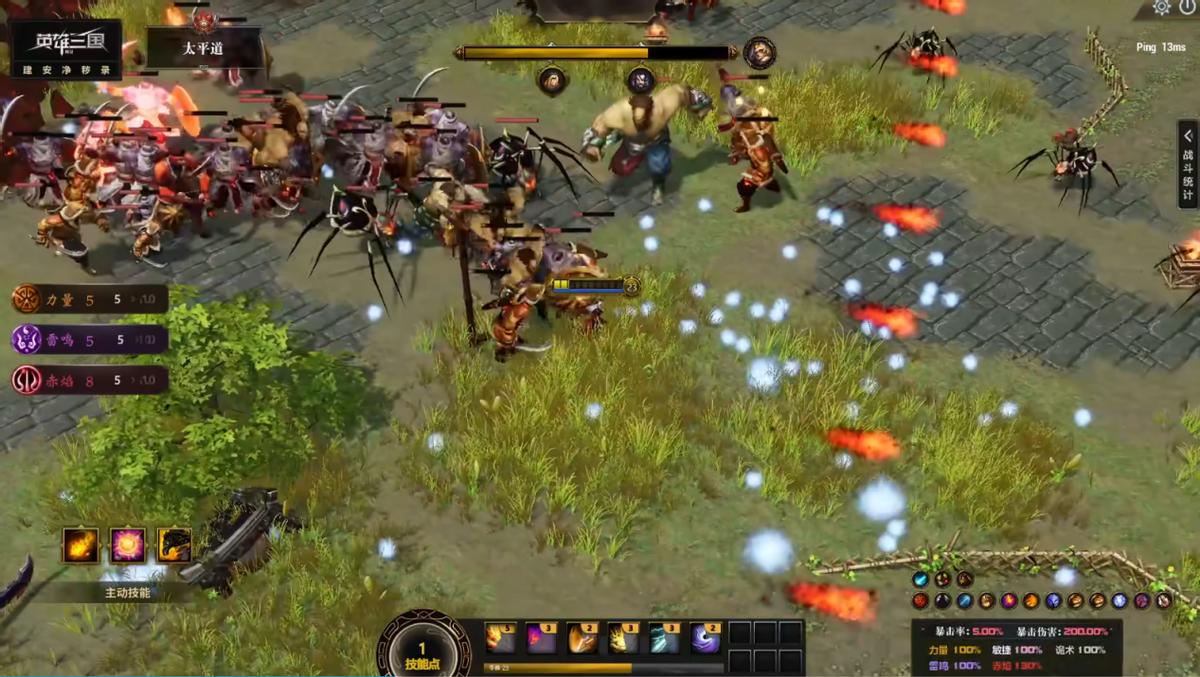Activate the pink sun burst skill
The image size is (1200, 677).
tap(128, 545)
